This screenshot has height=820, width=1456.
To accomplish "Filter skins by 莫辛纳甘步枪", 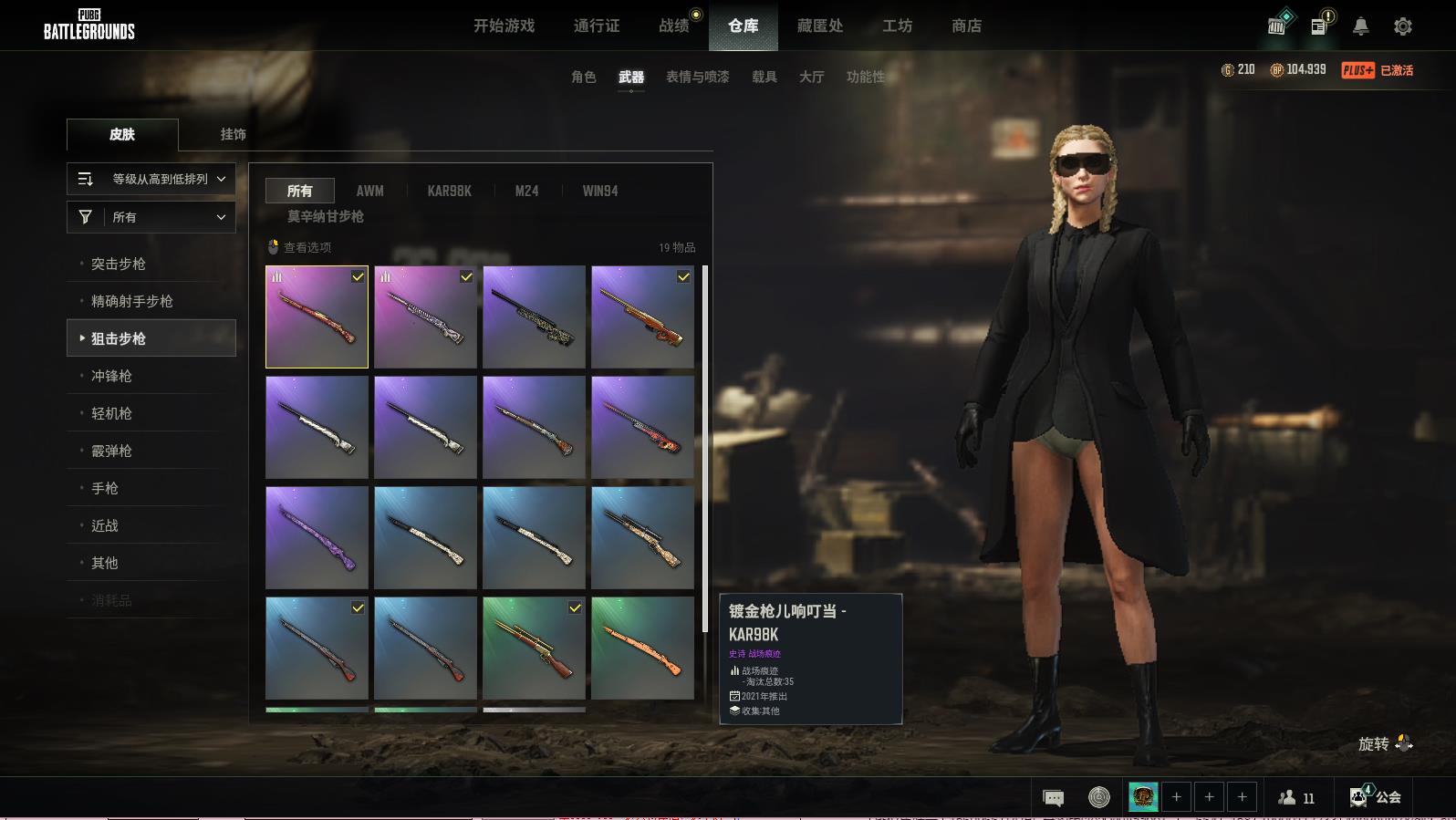I will [326, 216].
